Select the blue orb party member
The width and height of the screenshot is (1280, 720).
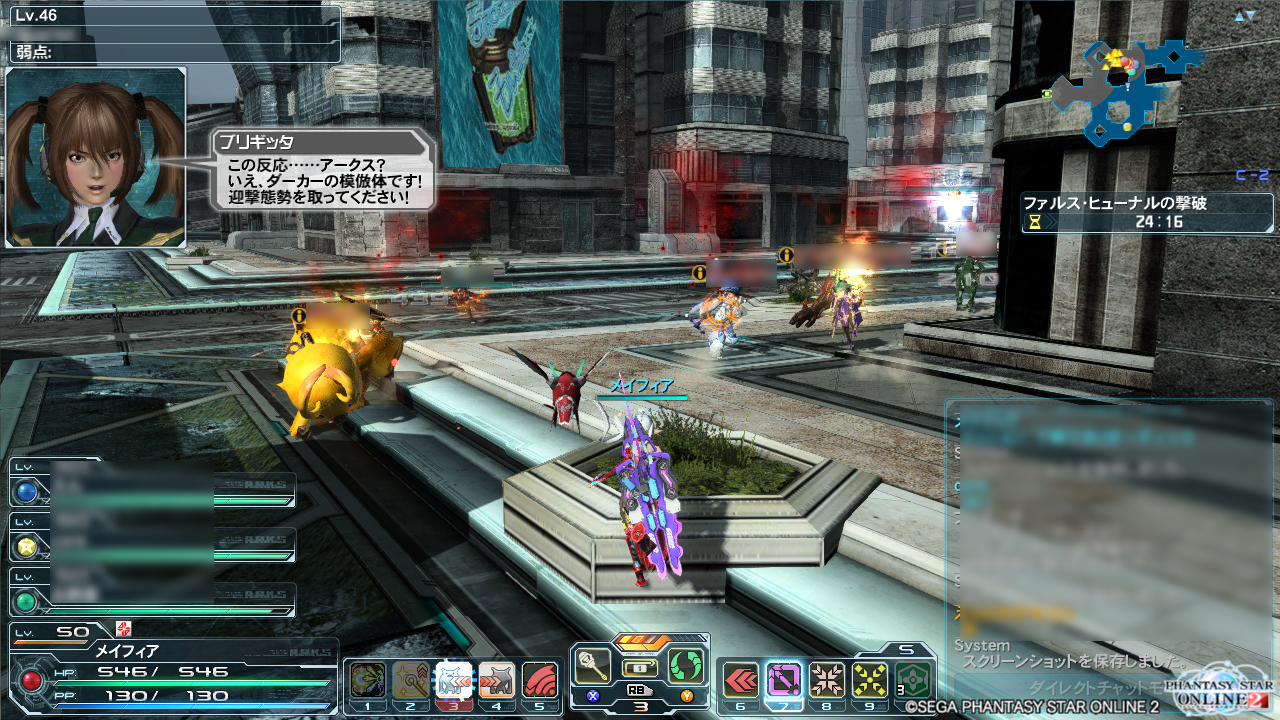[27, 491]
